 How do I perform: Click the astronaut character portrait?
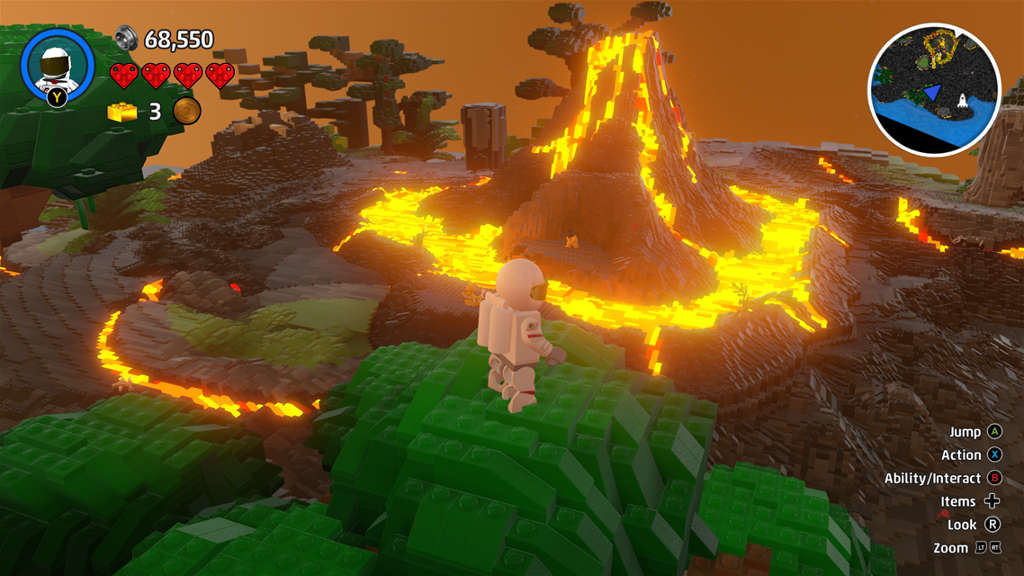tap(57, 62)
